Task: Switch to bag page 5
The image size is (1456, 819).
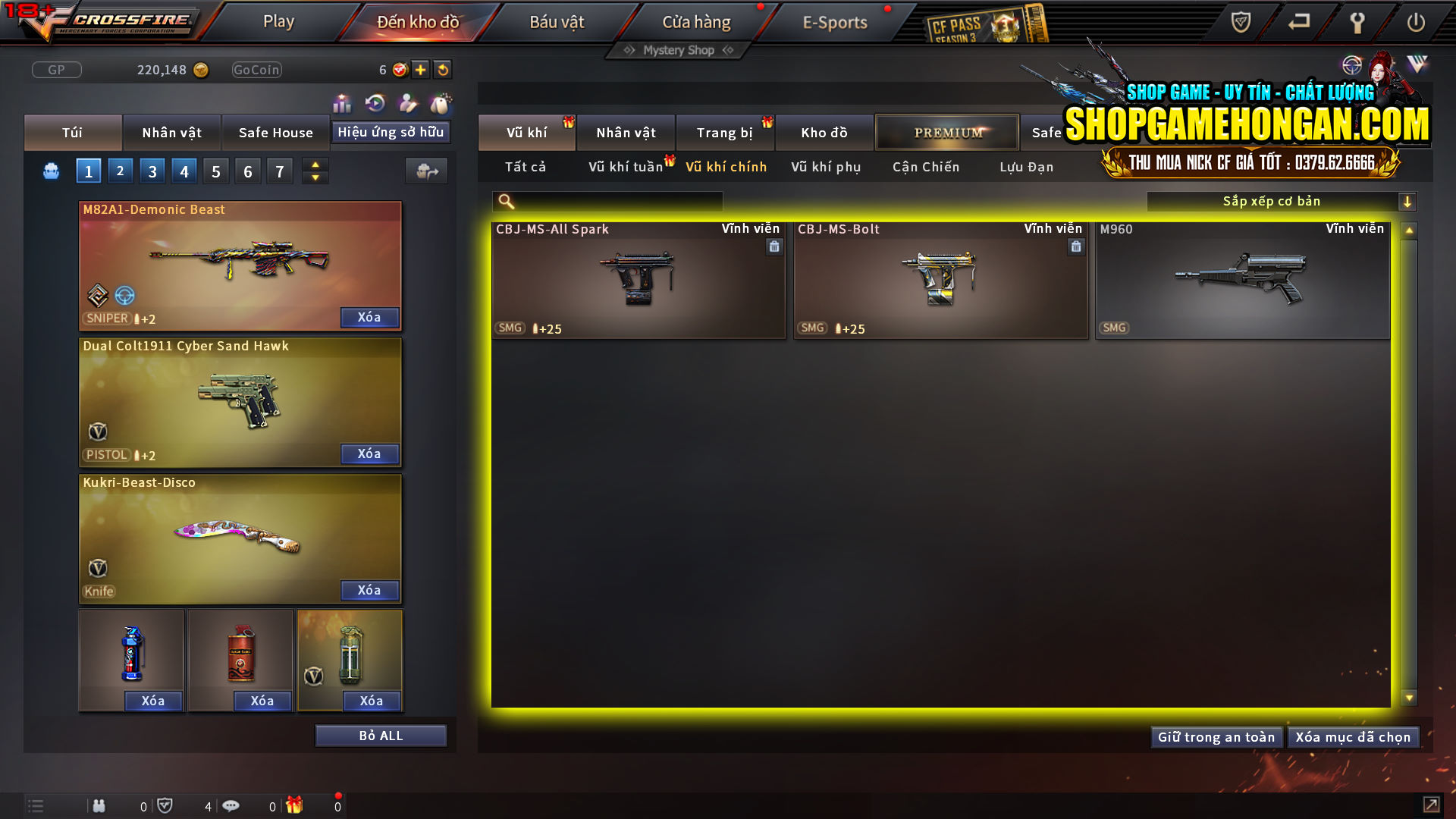Action: pos(216,171)
